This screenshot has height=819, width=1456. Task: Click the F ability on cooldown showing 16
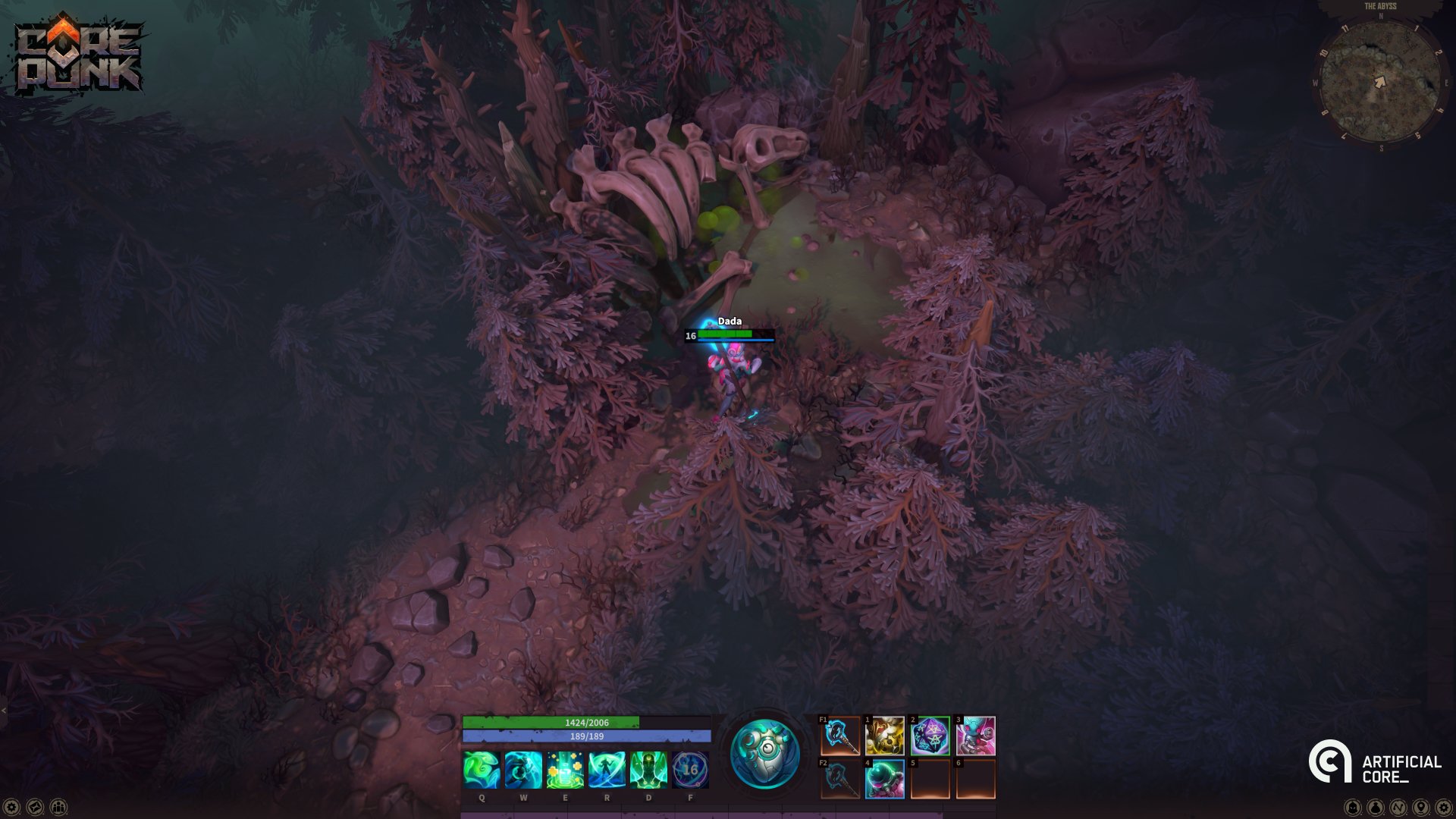pos(690,770)
